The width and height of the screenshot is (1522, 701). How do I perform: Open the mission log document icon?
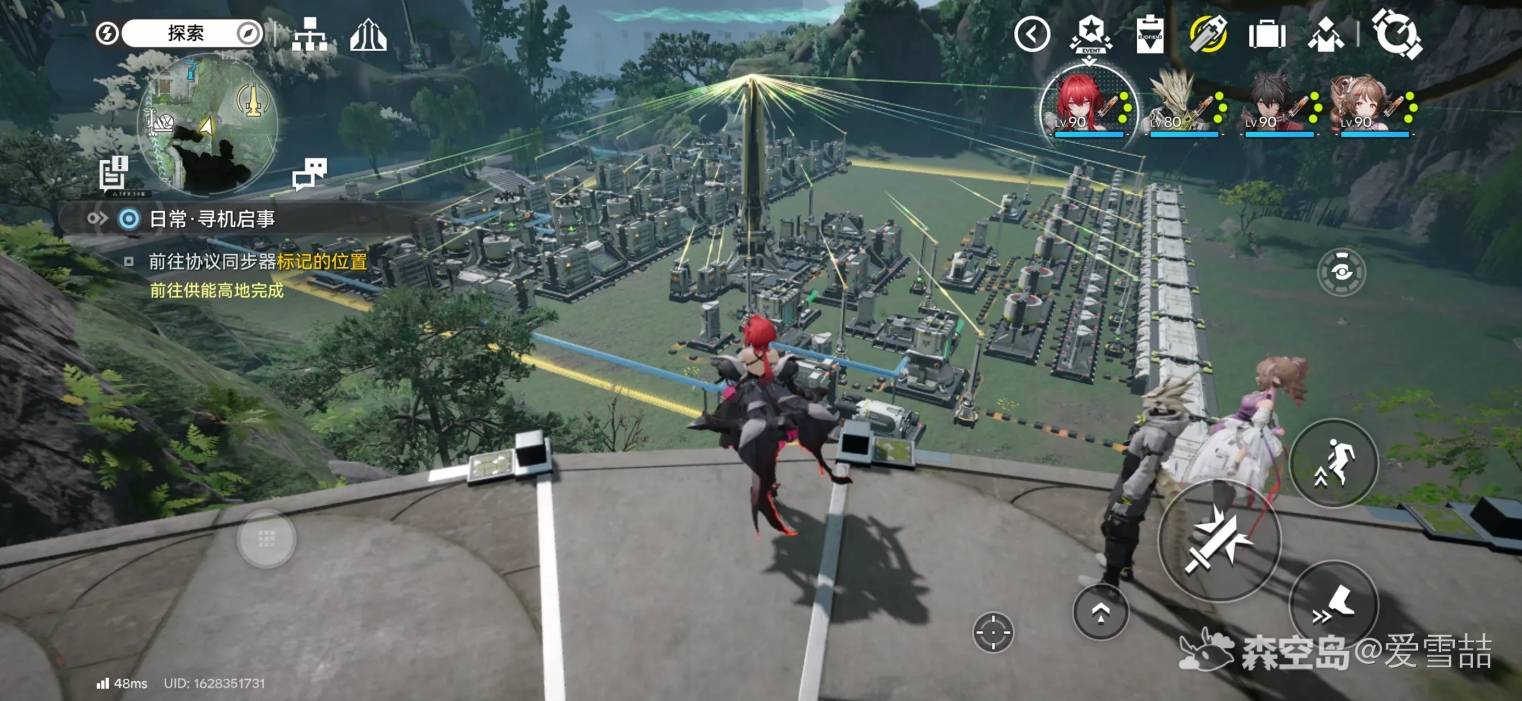(113, 173)
